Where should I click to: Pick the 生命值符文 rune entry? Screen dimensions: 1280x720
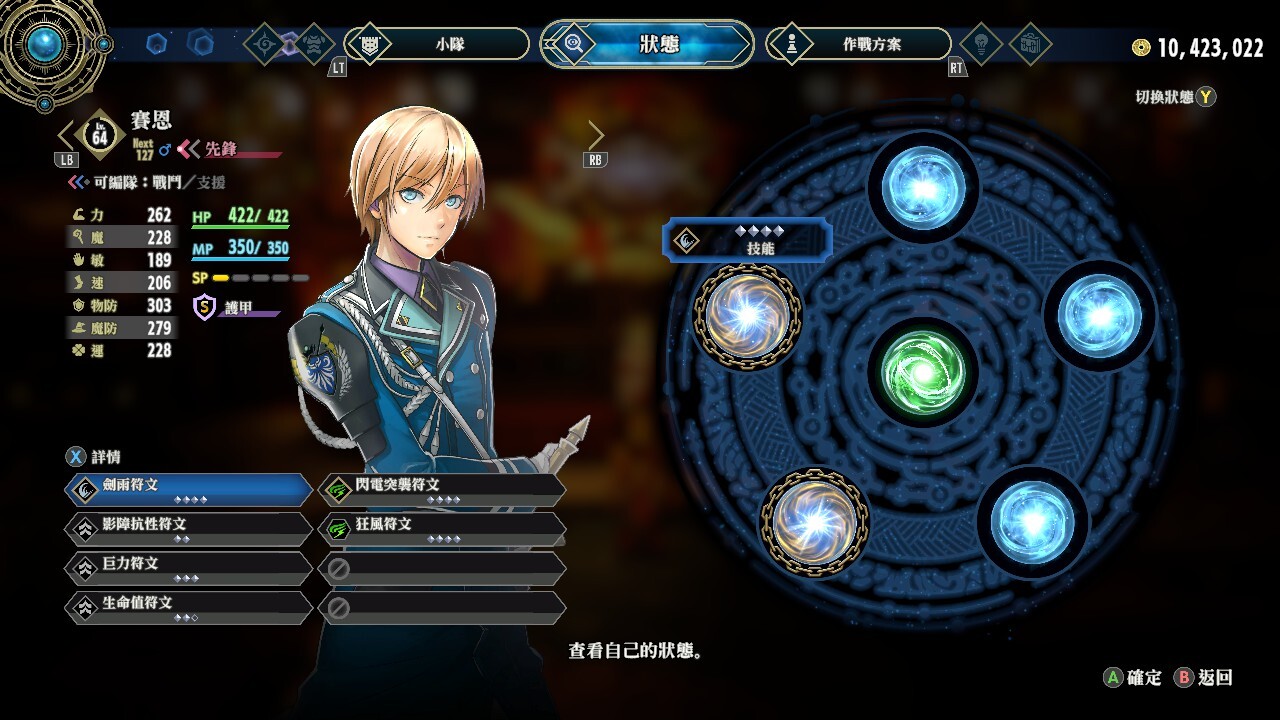(190, 607)
